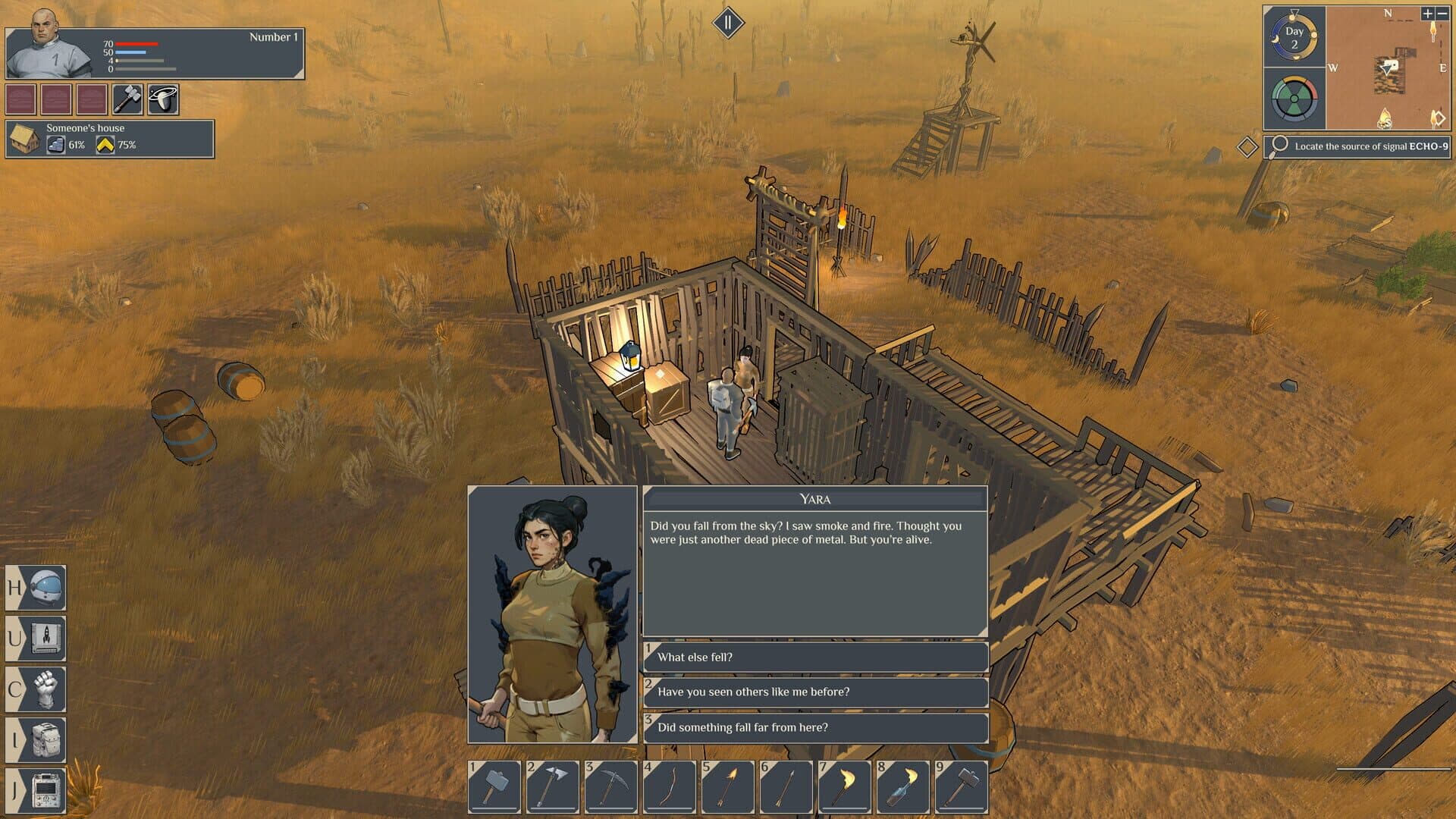Choose the flaming arrow in slot 5
The image size is (1456, 819).
pos(727,786)
